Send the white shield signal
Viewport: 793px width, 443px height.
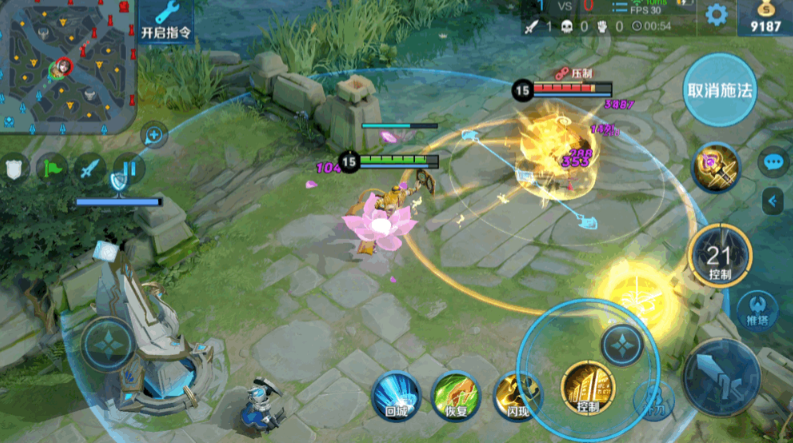[15, 169]
